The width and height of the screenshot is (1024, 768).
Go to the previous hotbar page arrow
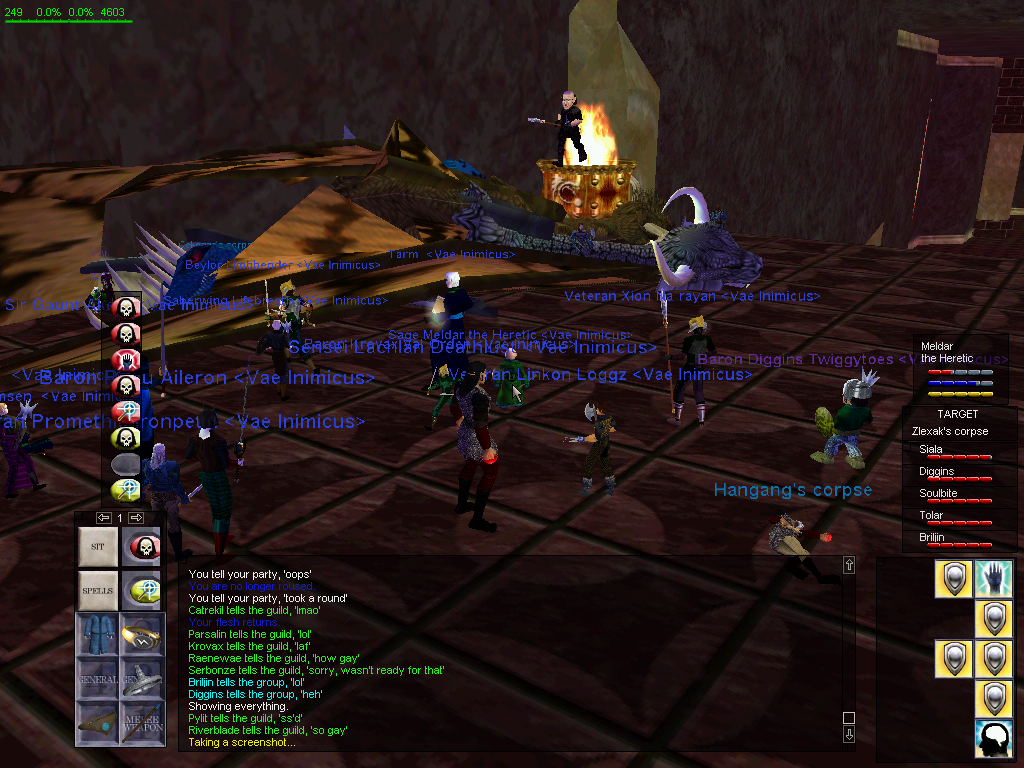103,517
